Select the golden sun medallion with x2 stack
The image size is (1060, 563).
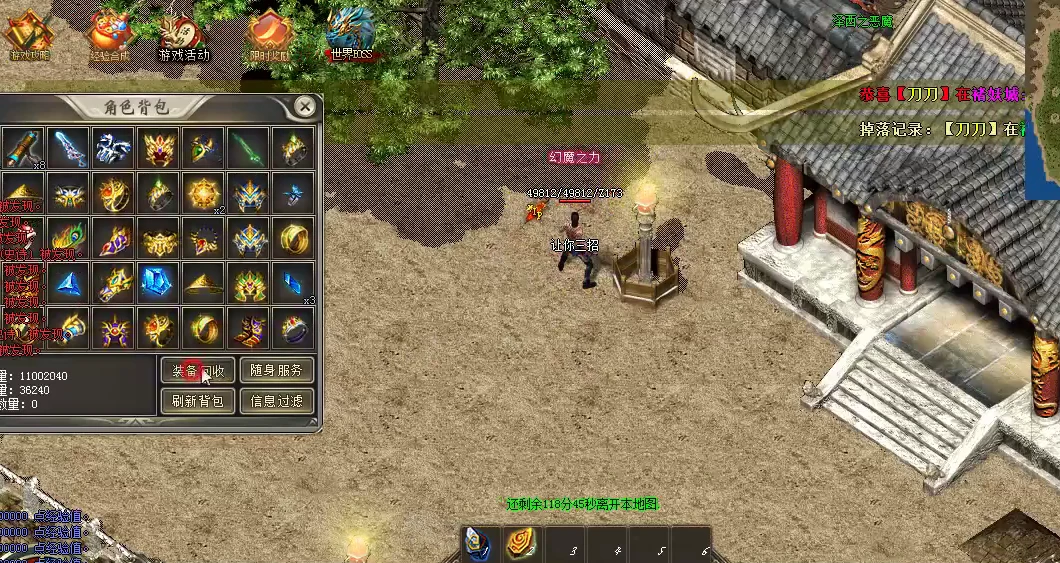click(x=203, y=193)
